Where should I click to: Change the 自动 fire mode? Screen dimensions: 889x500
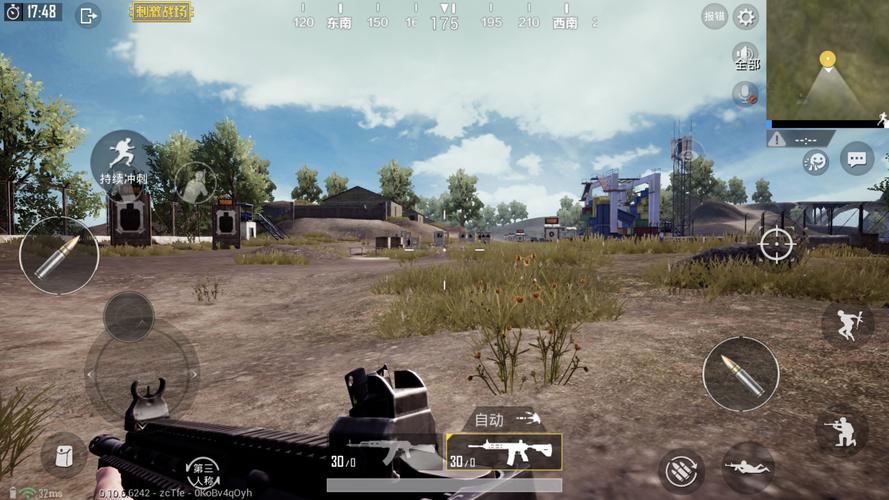click(503, 419)
